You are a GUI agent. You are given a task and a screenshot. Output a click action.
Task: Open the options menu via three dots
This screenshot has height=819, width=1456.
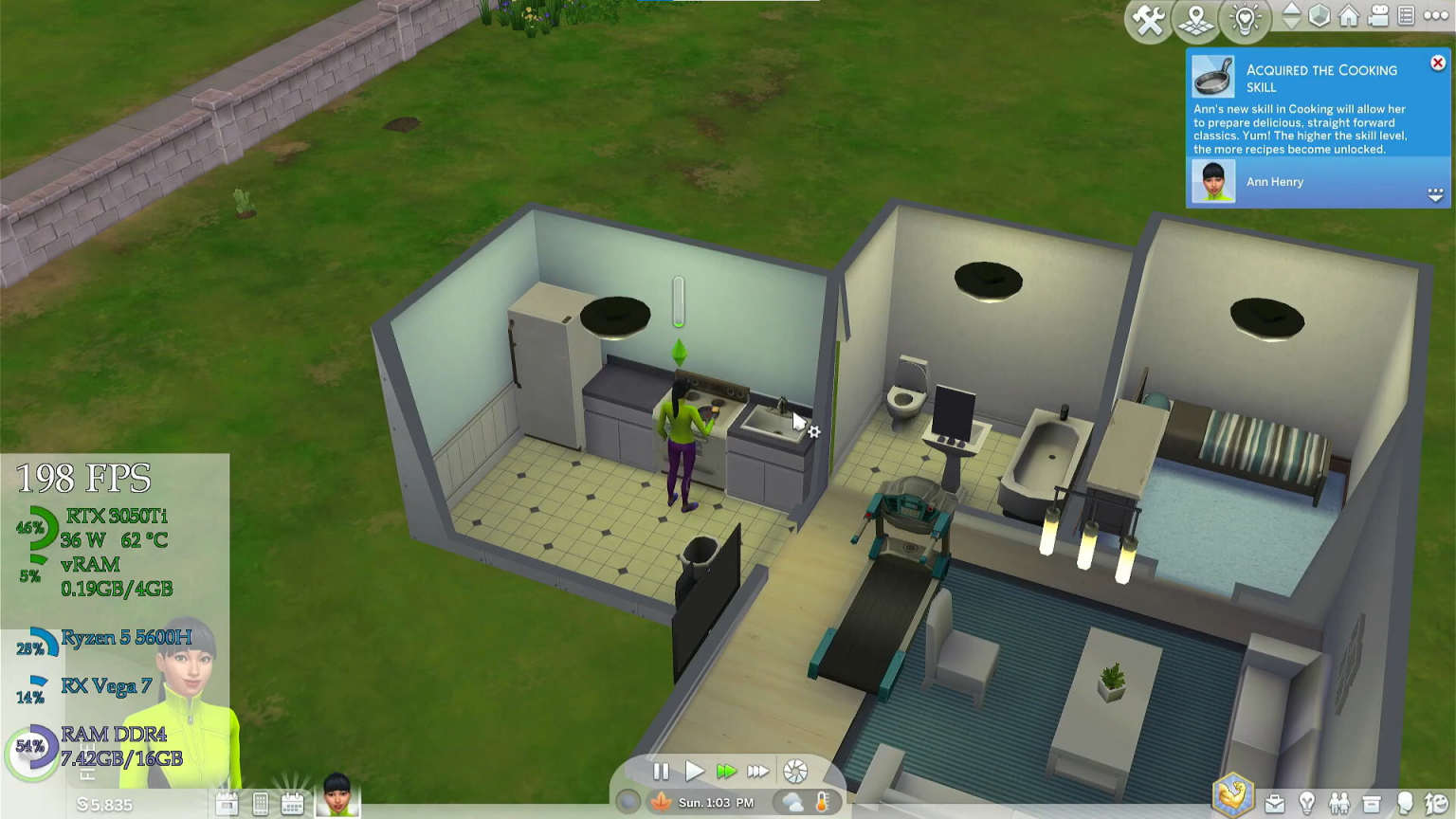(x=1434, y=16)
